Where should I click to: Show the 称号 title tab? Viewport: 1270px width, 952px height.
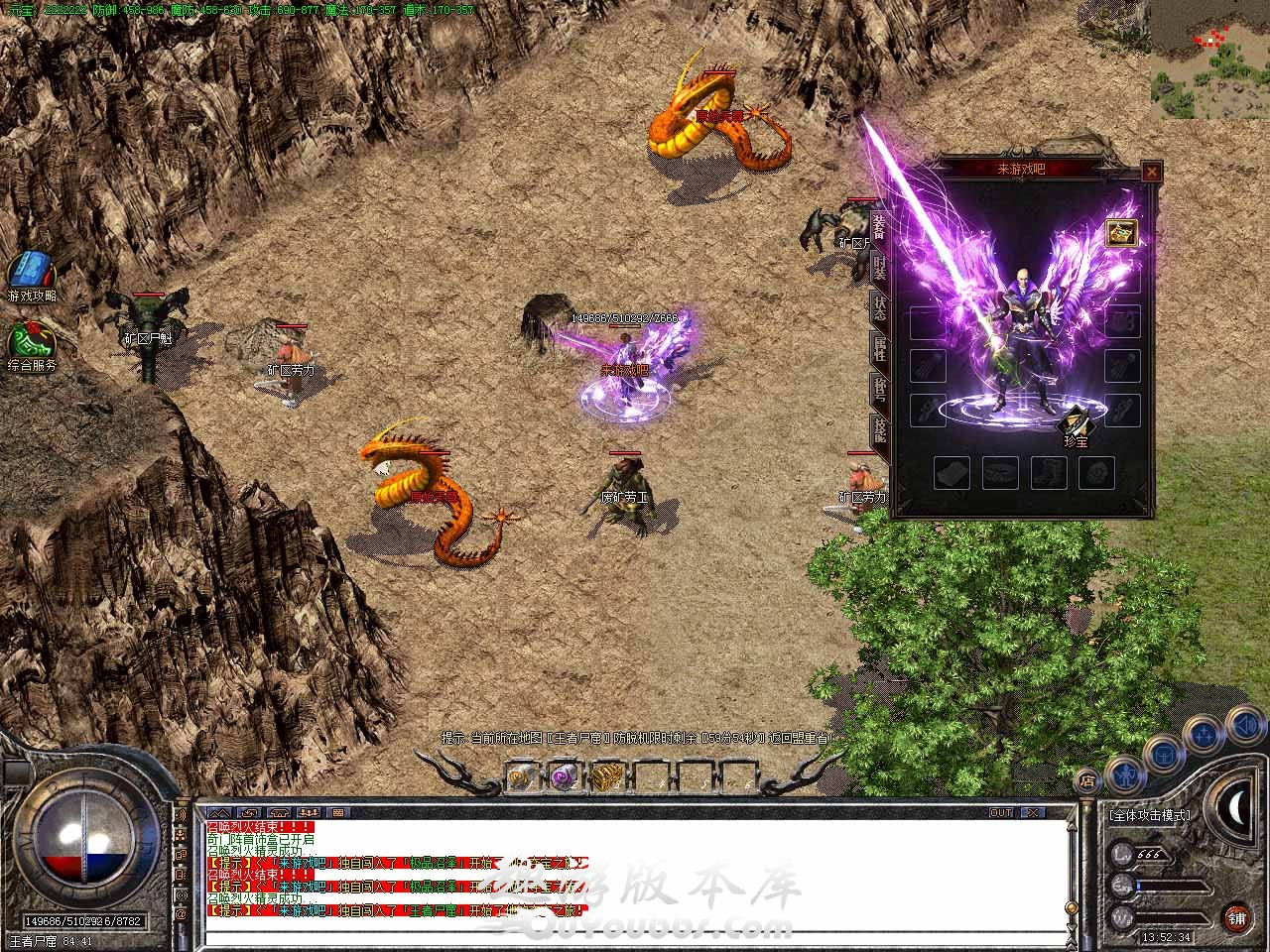pyautogui.click(x=879, y=388)
